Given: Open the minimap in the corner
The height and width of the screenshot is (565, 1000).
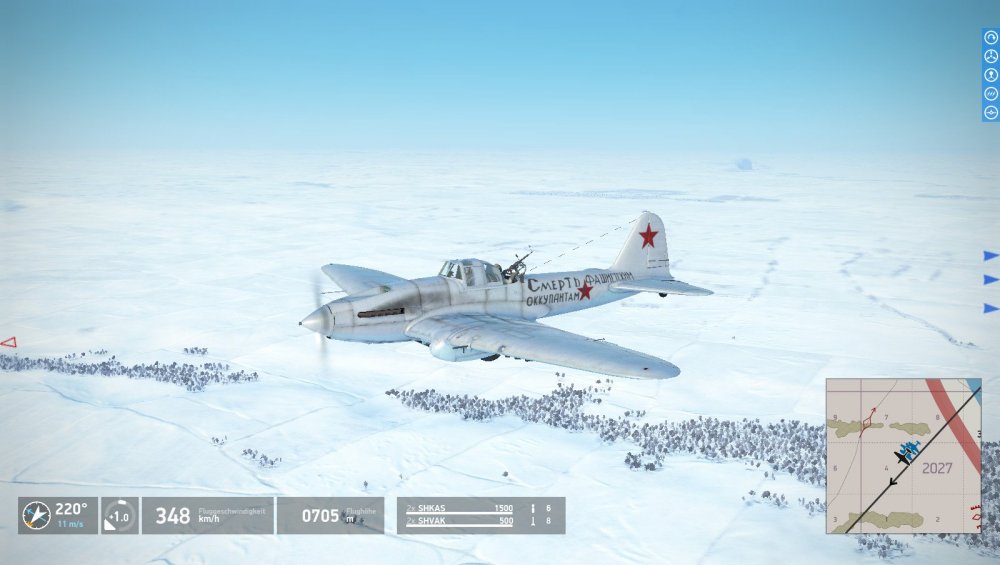Looking at the screenshot, I should coord(903,455).
